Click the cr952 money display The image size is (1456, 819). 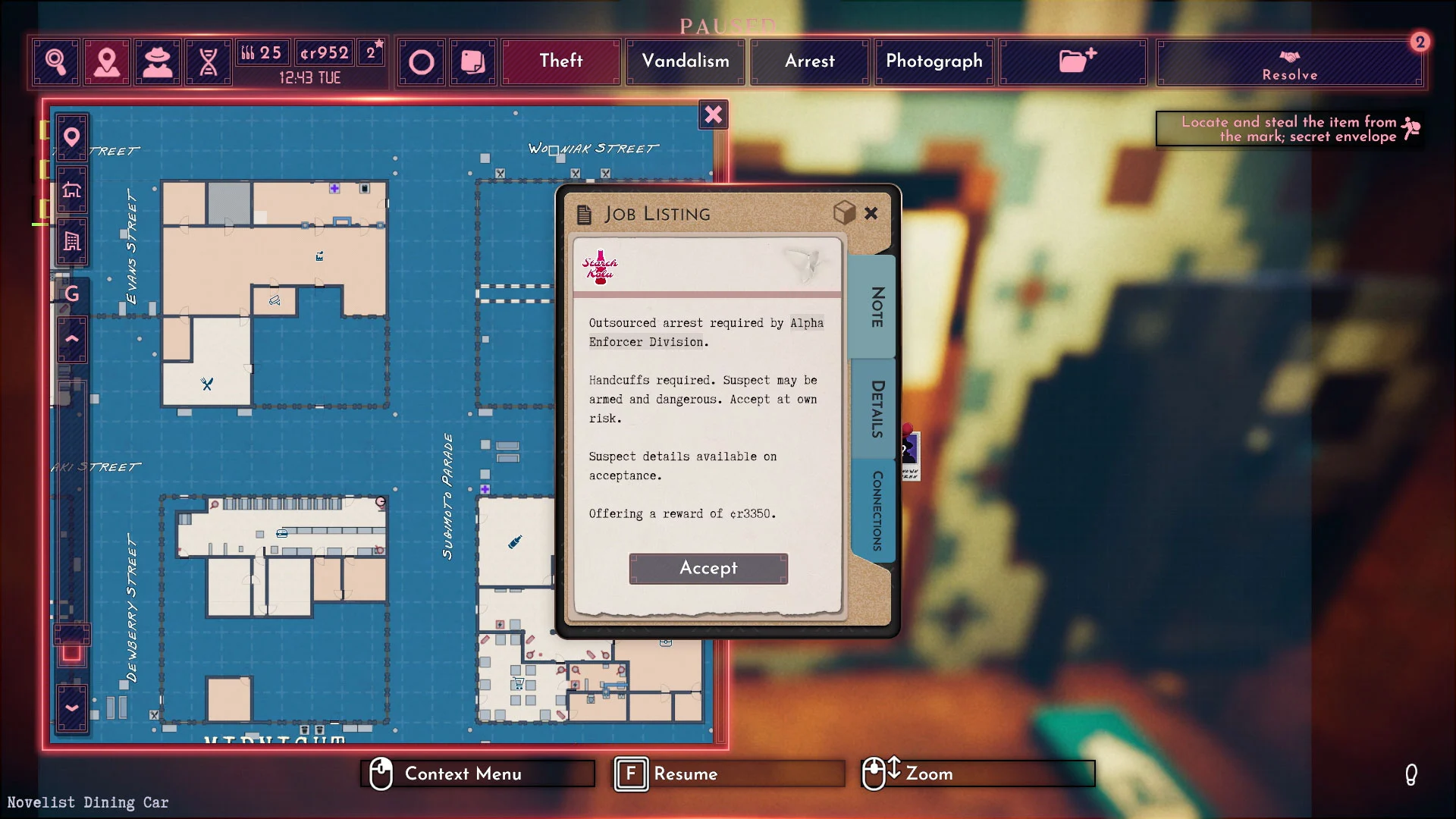325,52
